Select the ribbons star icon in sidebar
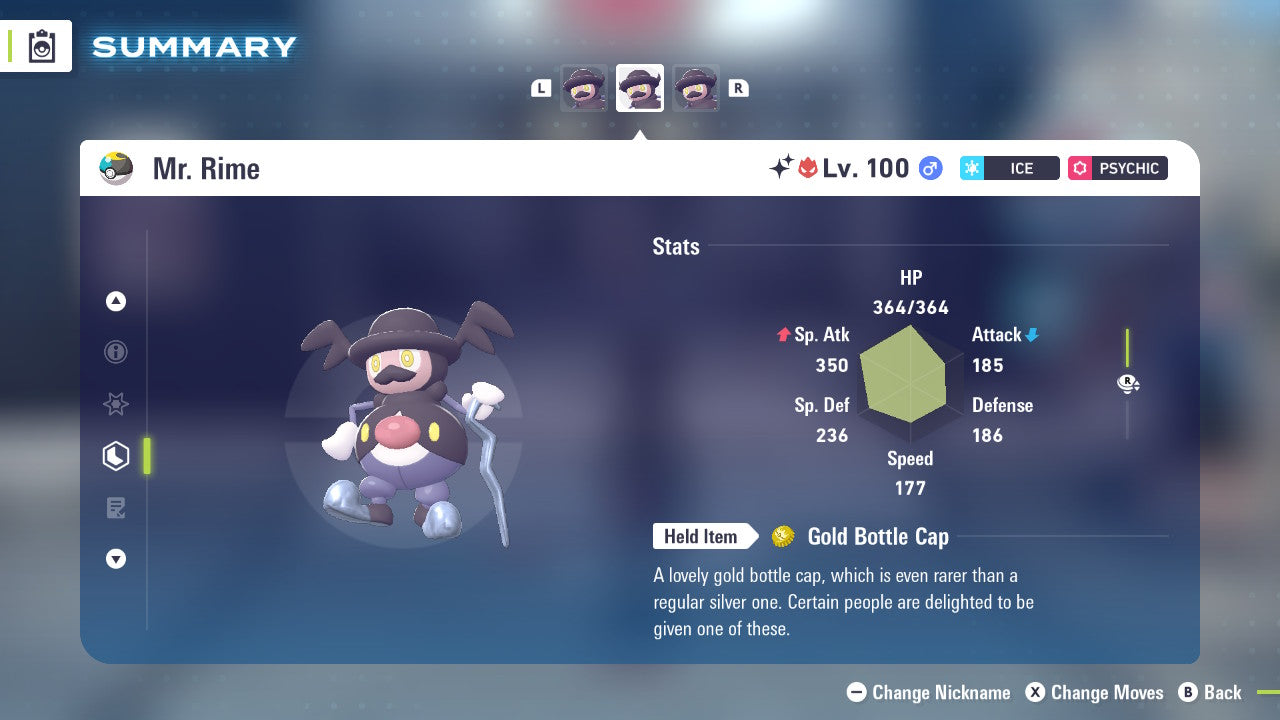Viewport: 1280px width, 720px height. click(116, 404)
